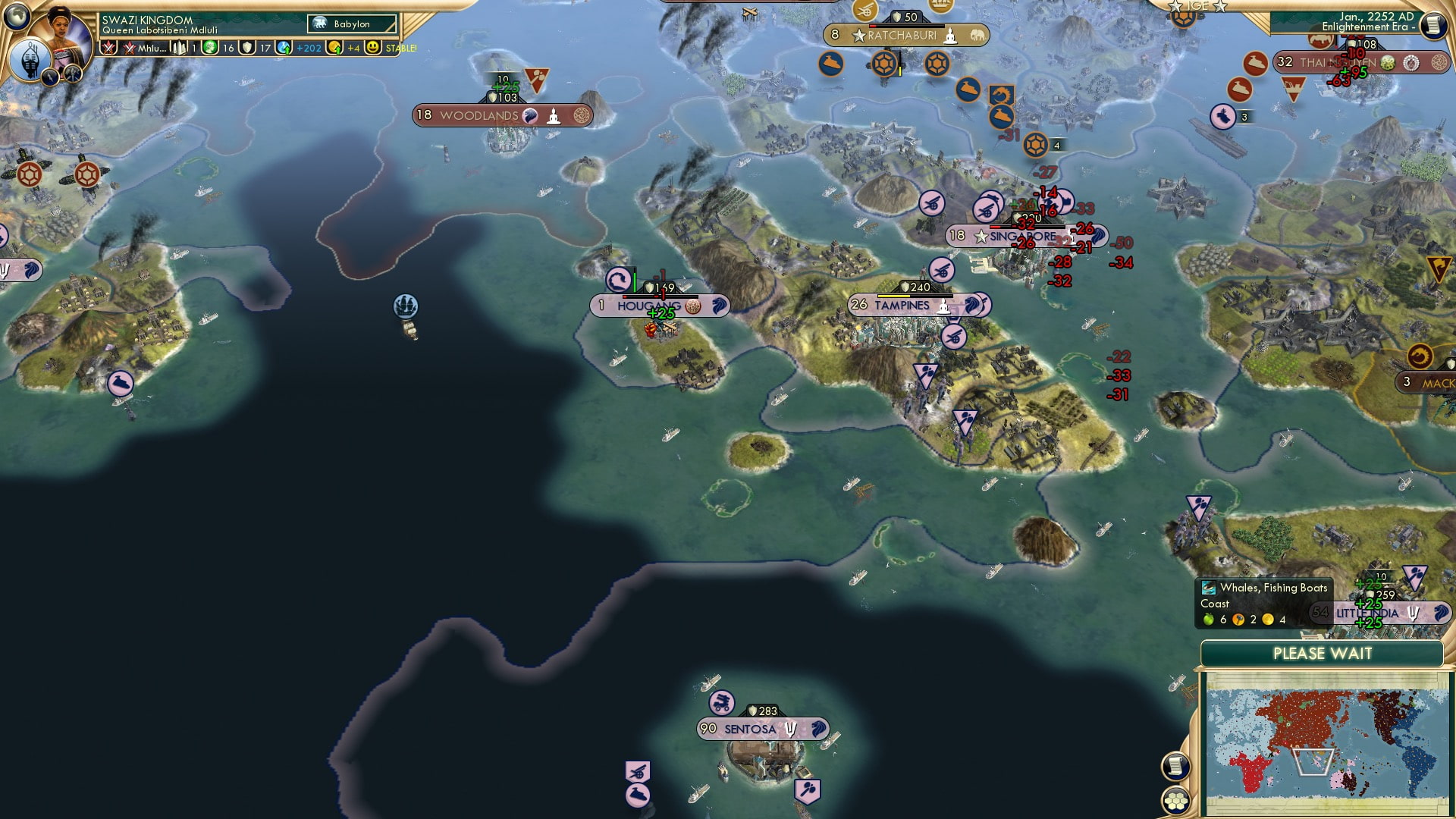Viewport: 1456px width, 819px height.
Task: Toggle the hex grid overlay button
Action: point(1175,800)
